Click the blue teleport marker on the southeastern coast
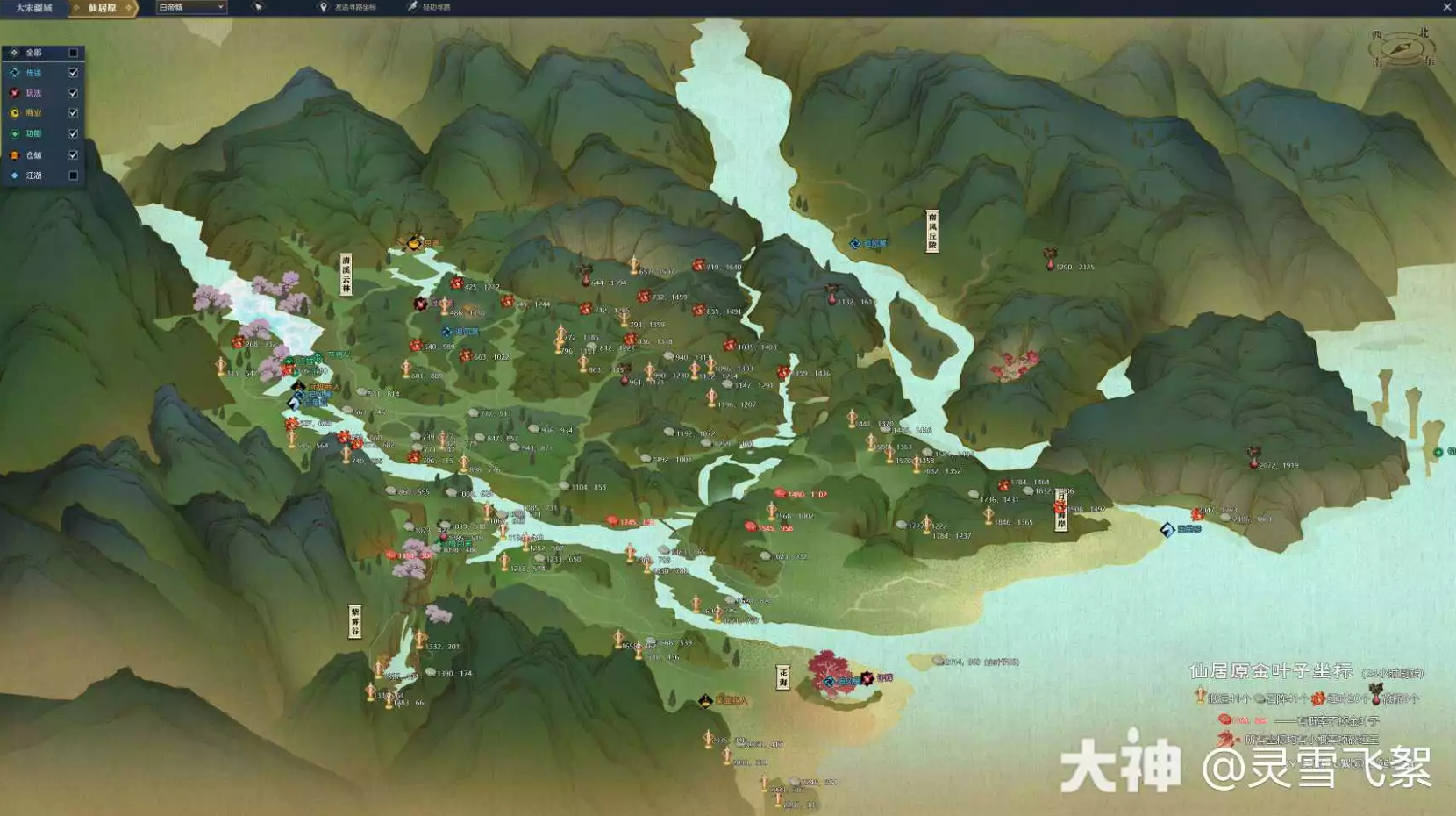This screenshot has height=816, width=1456. (1166, 530)
